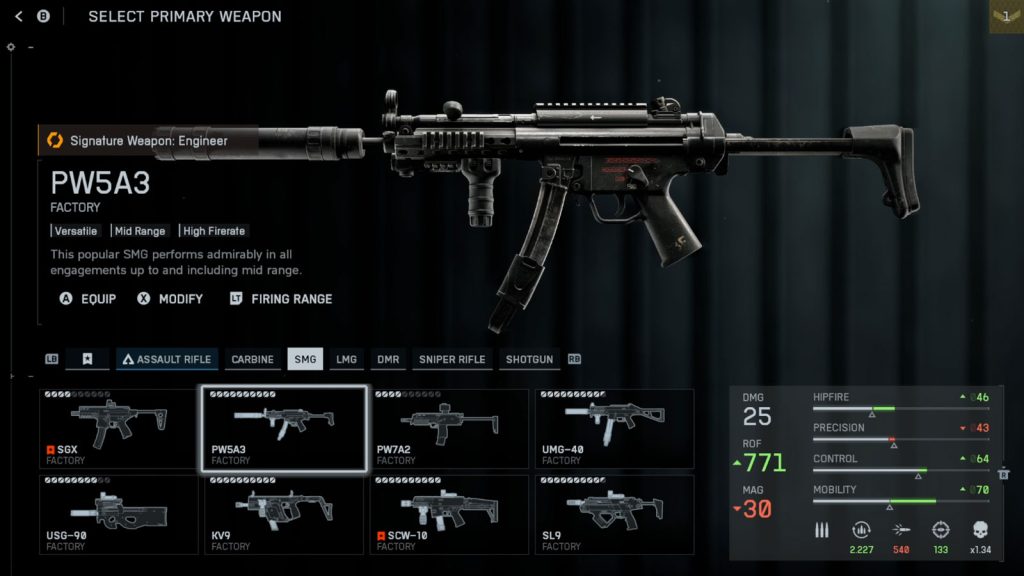Open the Carbine category tab
Image resolution: width=1024 pixels, height=576 pixels.
[x=252, y=359]
